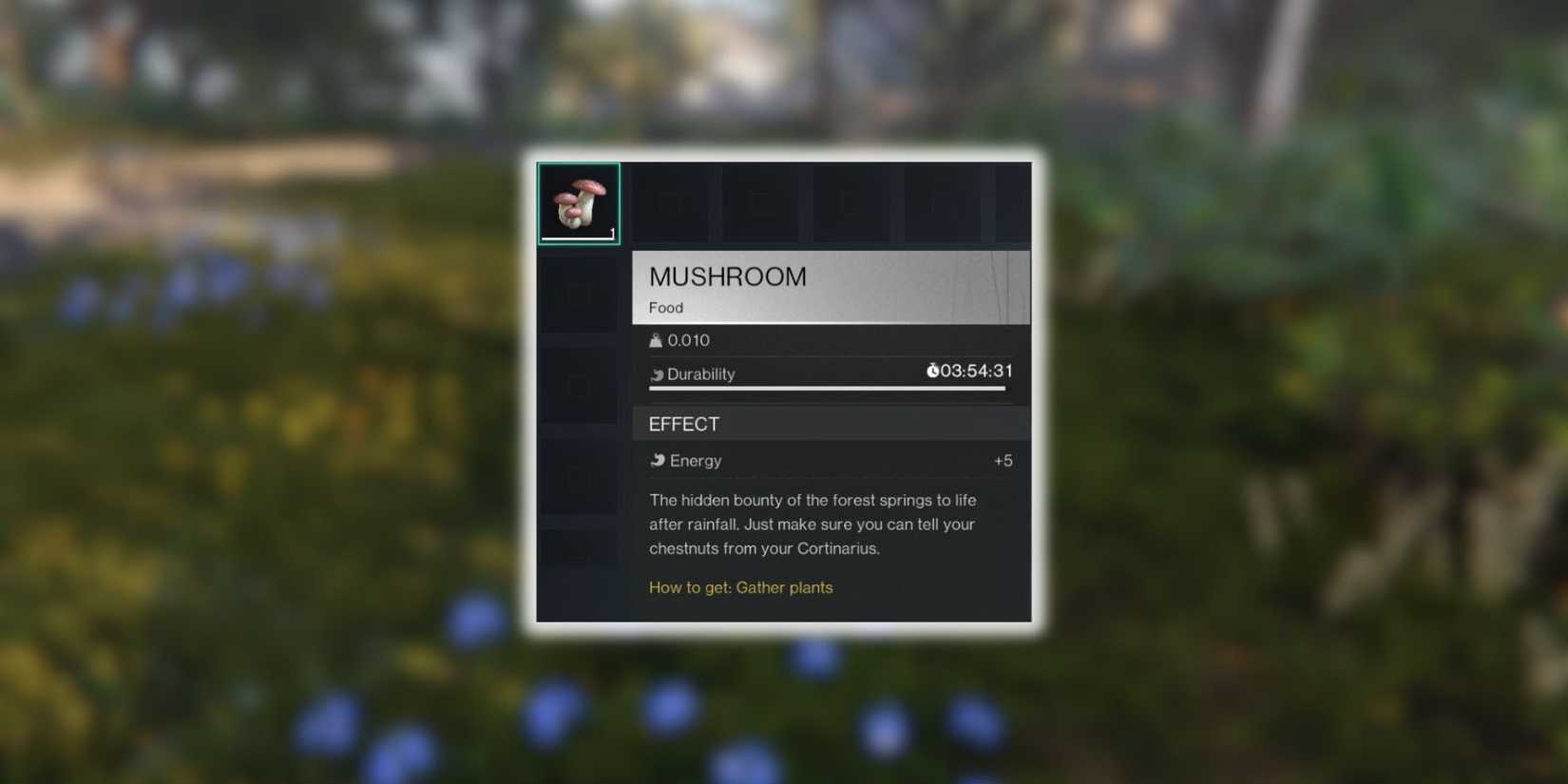
Task: Click the quantity 1 on the mushroom slot
Action: (x=612, y=236)
